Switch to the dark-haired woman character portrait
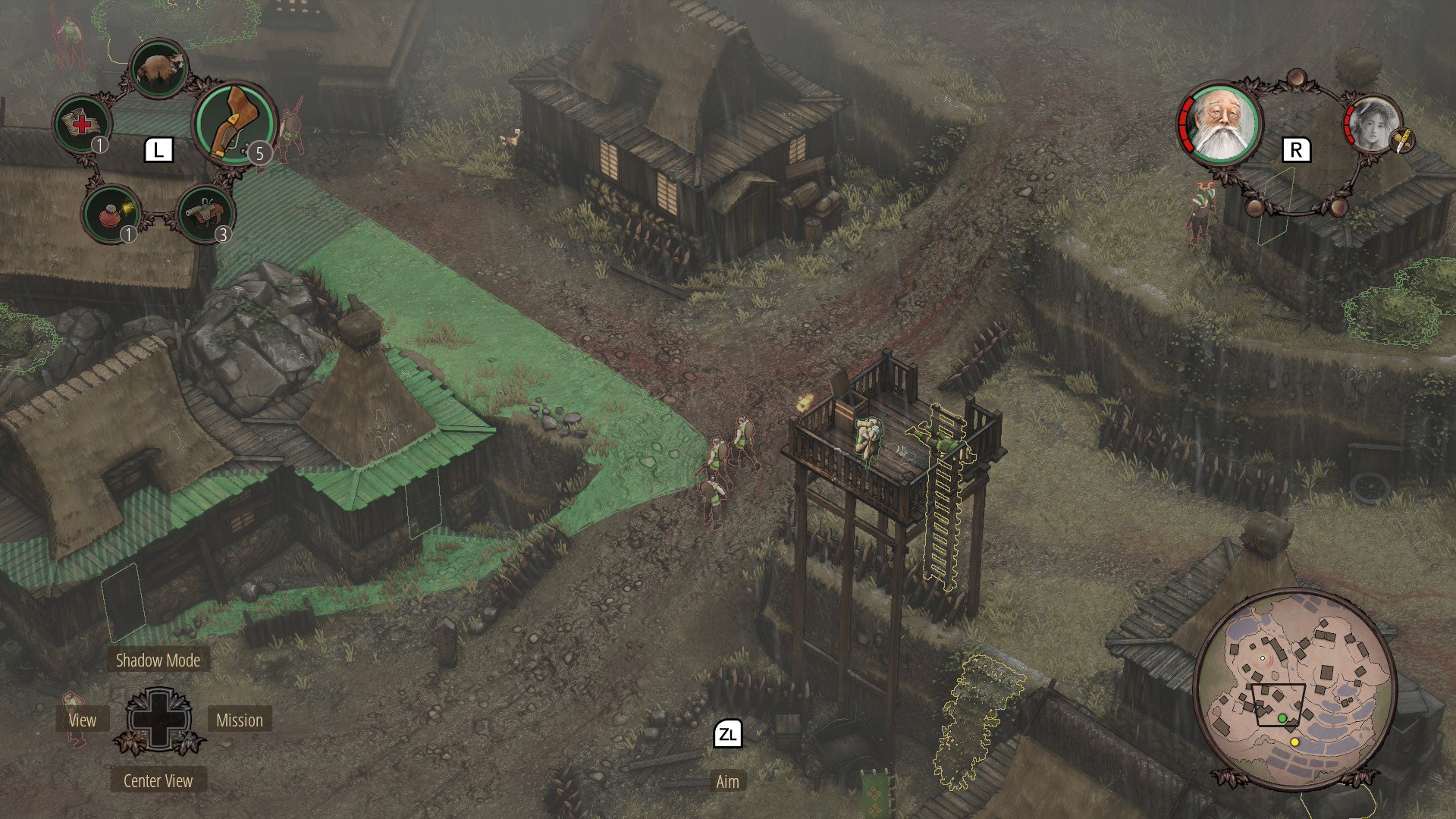Viewport: 1456px width, 819px height. (x=1373, y=125)
